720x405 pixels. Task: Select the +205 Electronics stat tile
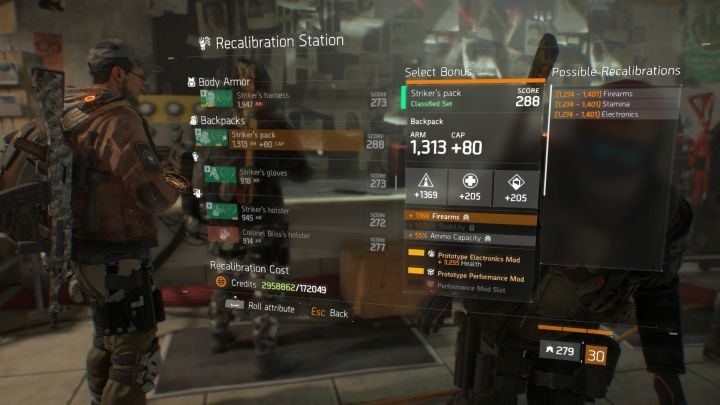(x=518, y=187)
